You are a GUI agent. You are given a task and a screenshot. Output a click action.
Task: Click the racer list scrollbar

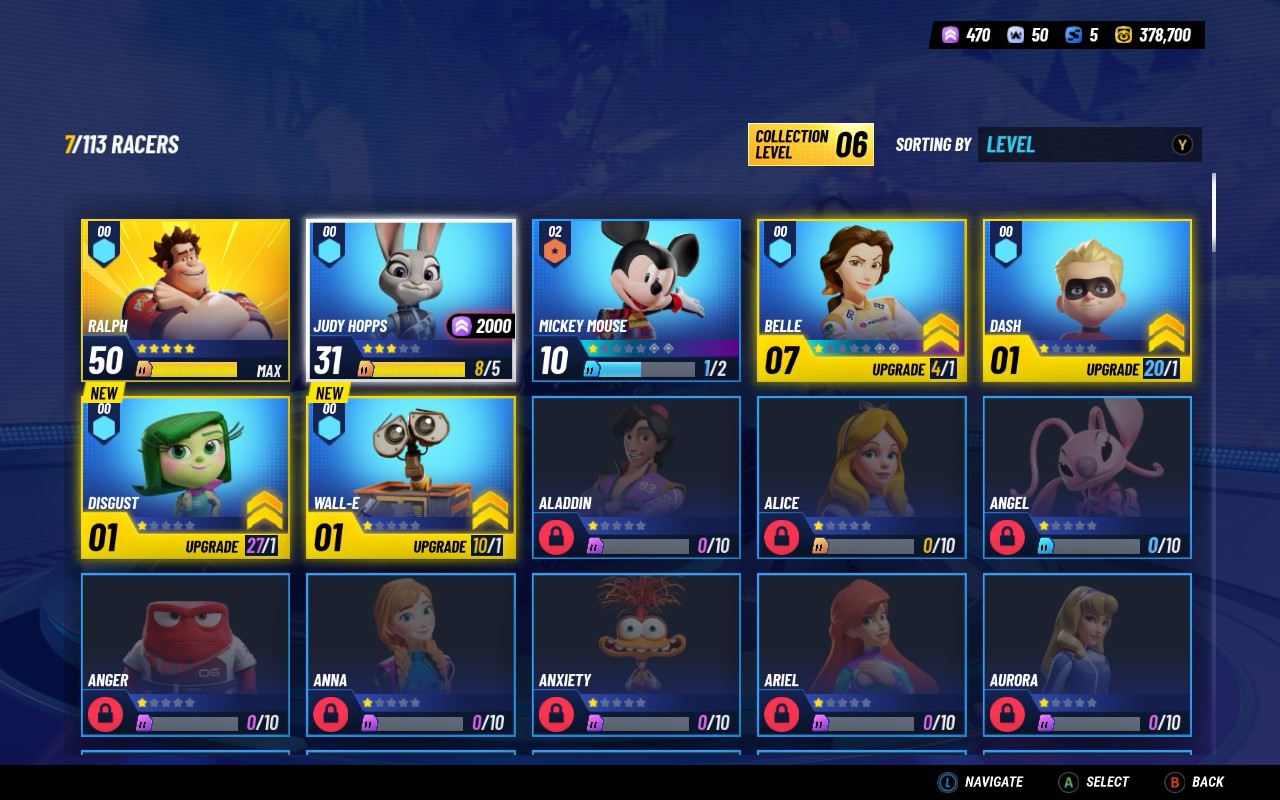(1215, 213)
